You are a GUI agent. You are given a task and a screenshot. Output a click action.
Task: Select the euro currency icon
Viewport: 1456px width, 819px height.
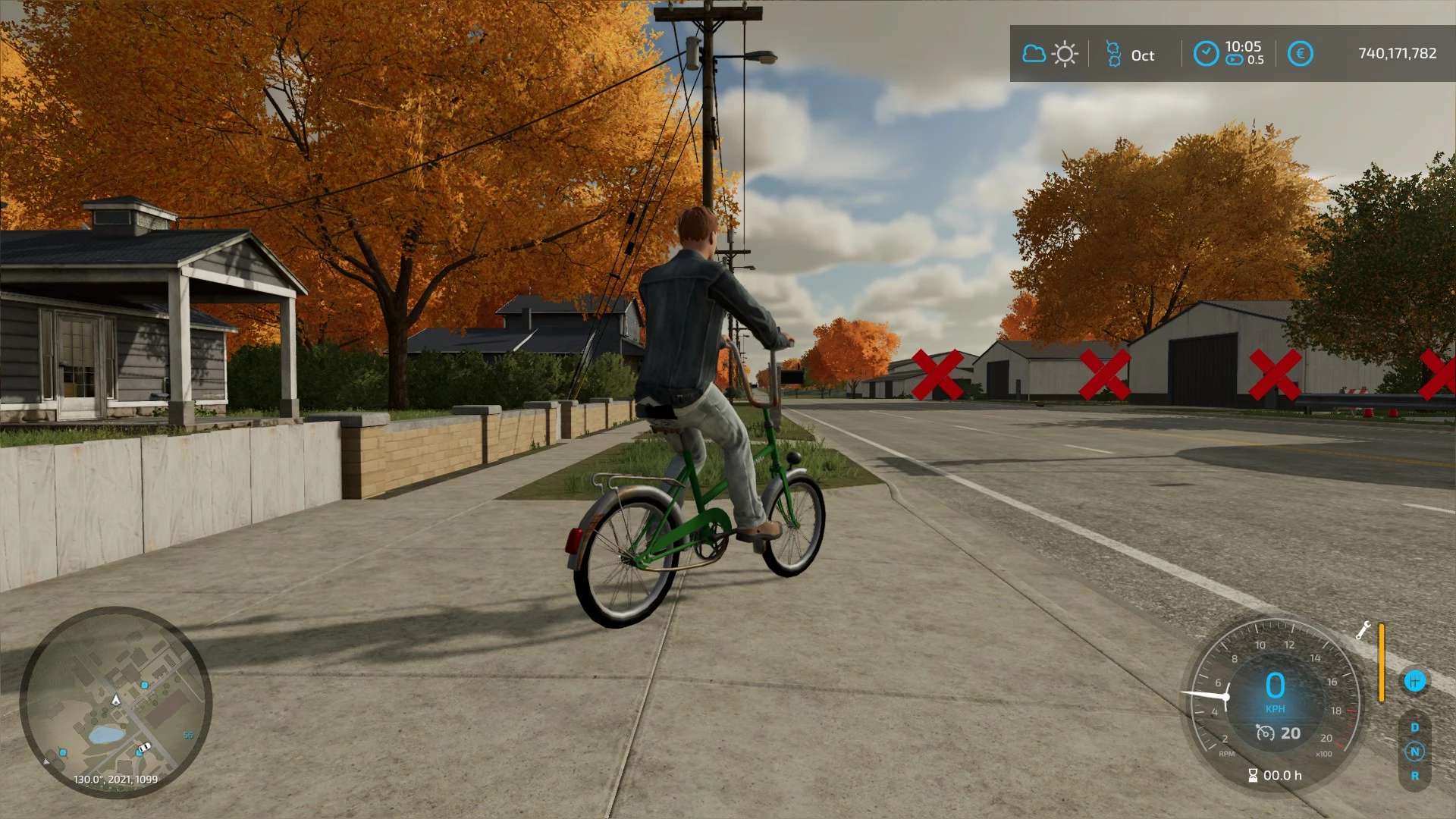[1300, 54]
